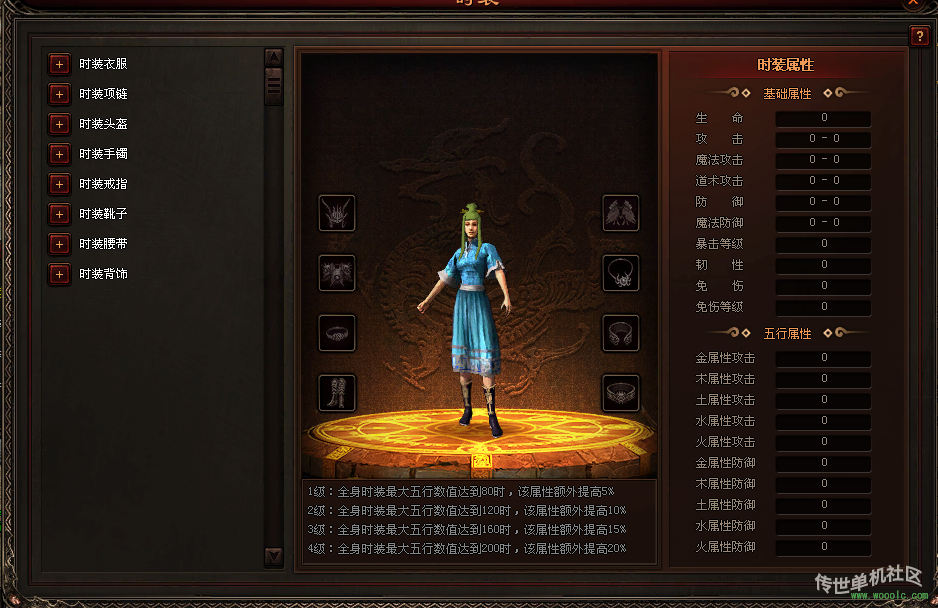Expand the 时装衣服 category
938x608 pixels.
coord(59,64)
